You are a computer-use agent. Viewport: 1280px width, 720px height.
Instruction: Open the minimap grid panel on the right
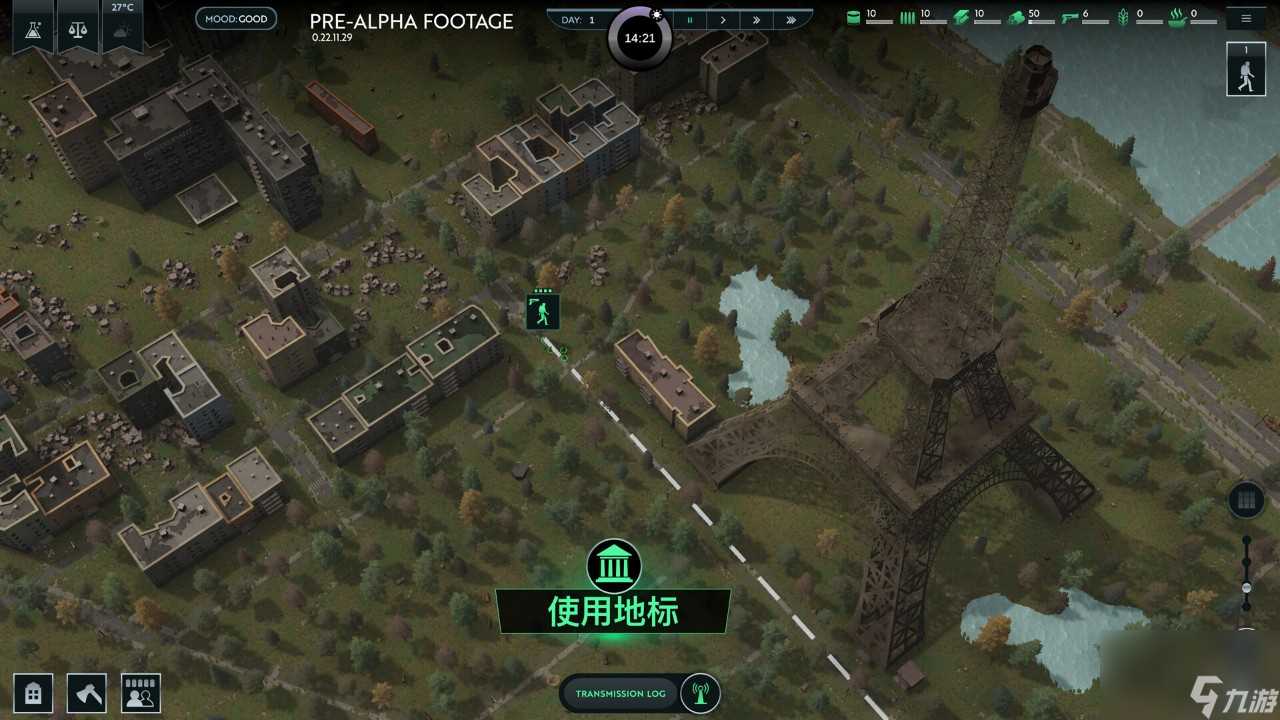click(x=1245, y=498)
